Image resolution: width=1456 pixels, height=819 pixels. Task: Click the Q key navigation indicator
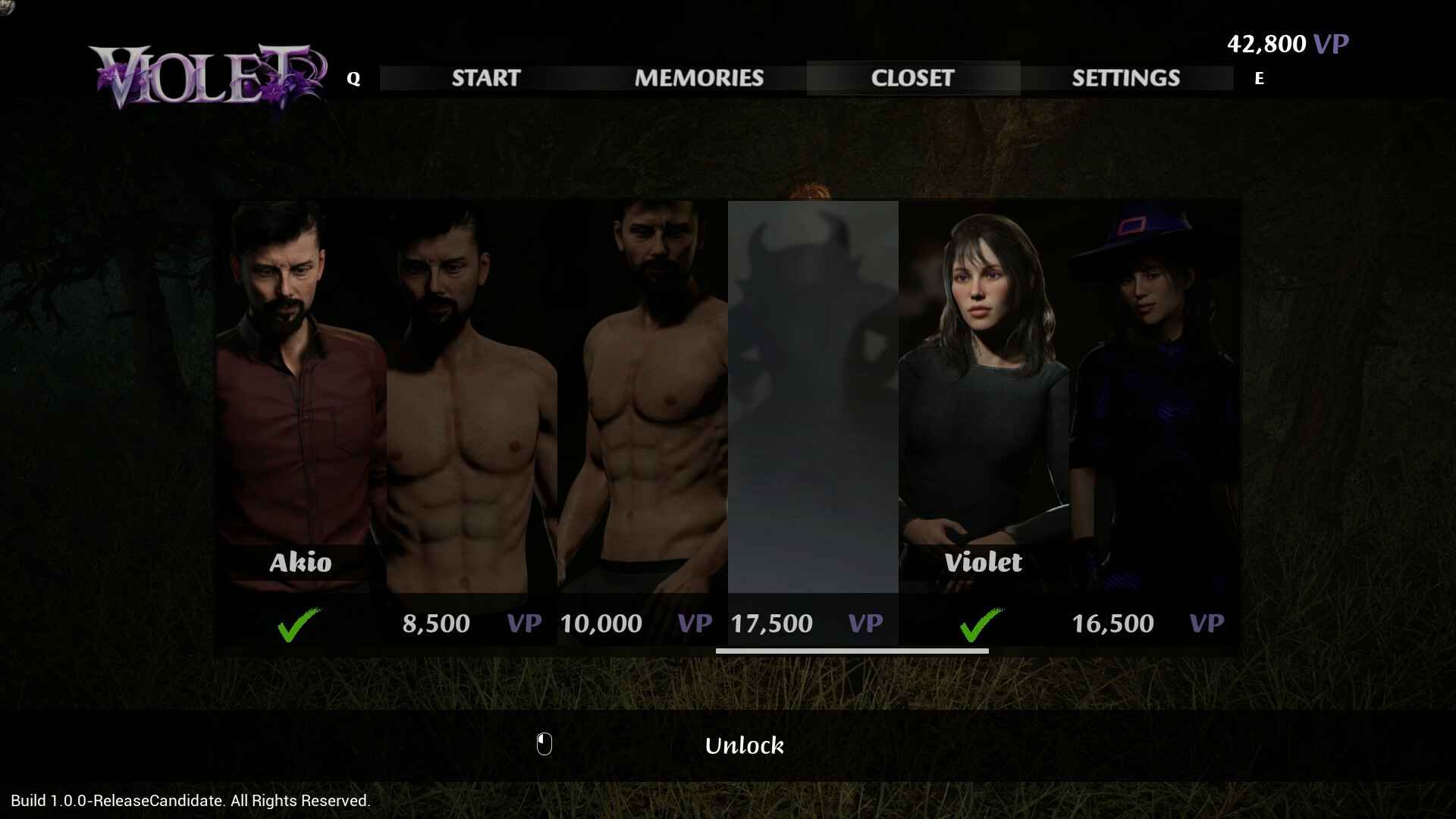352,77
